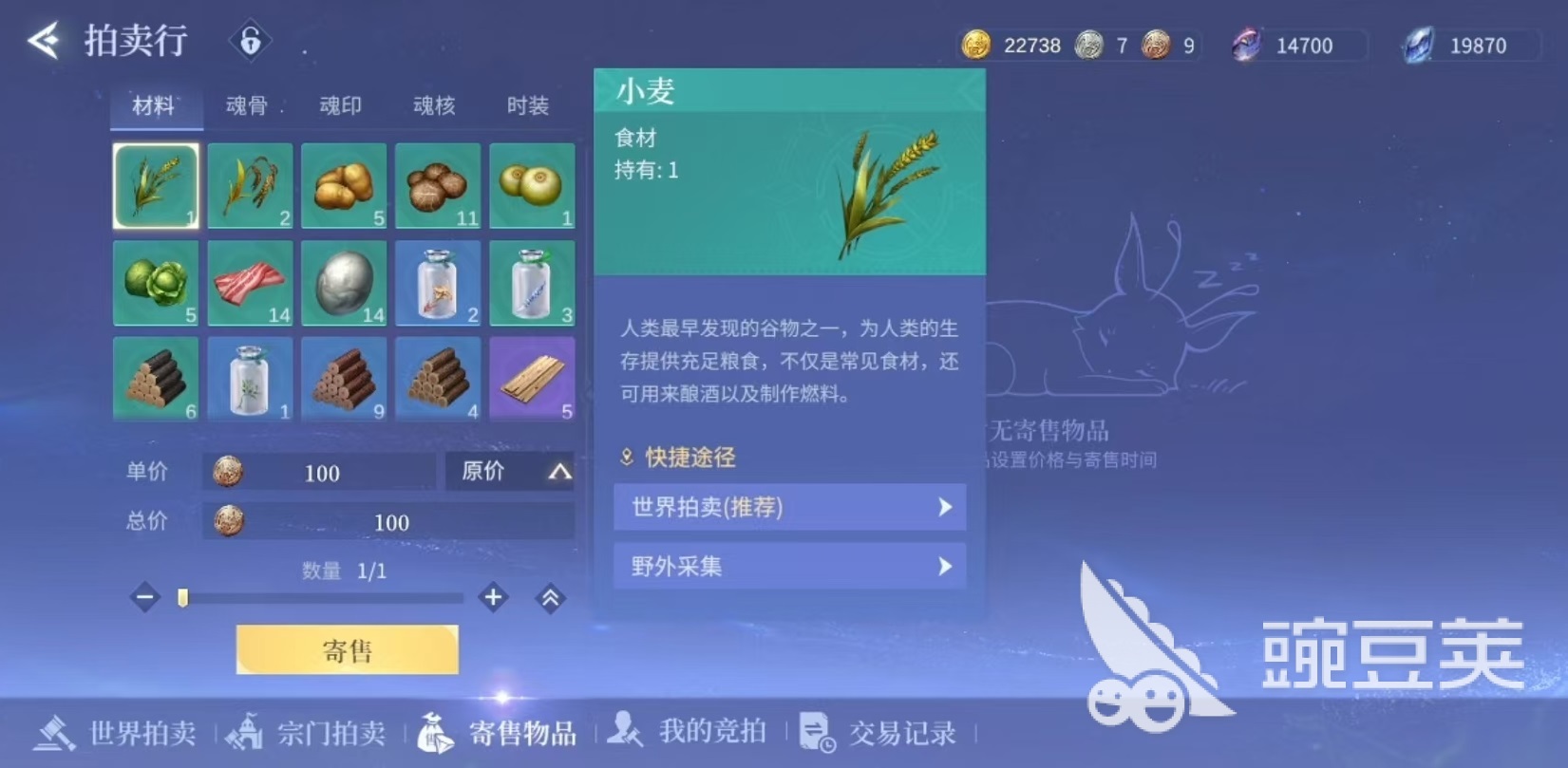Open the 魂印 category tab
1568x768 pixels.
coord(340,105)
